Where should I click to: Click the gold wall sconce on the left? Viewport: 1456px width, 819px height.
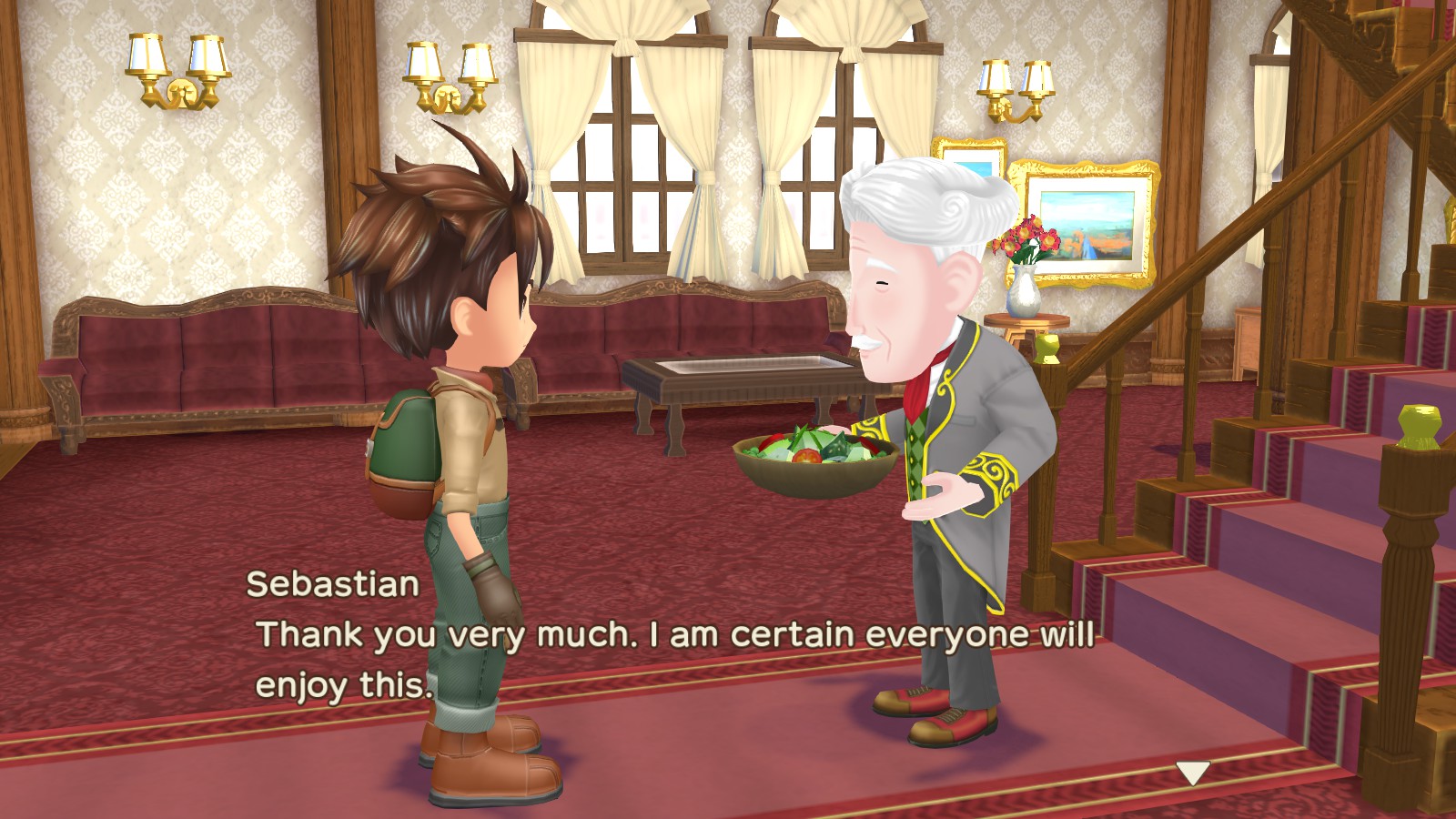tap(173, 73)
